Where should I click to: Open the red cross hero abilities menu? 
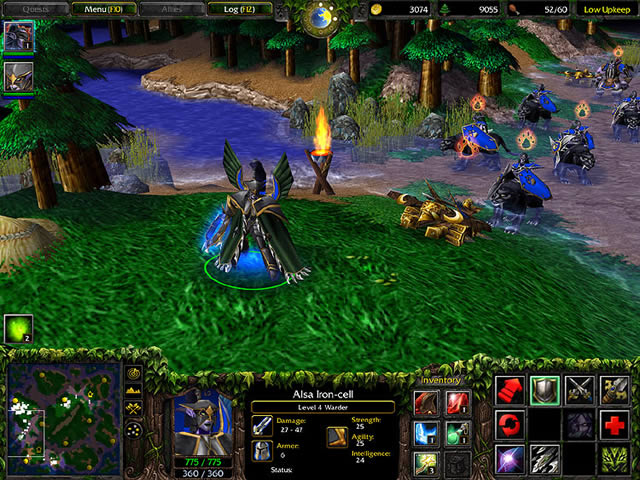coord(613,424)
